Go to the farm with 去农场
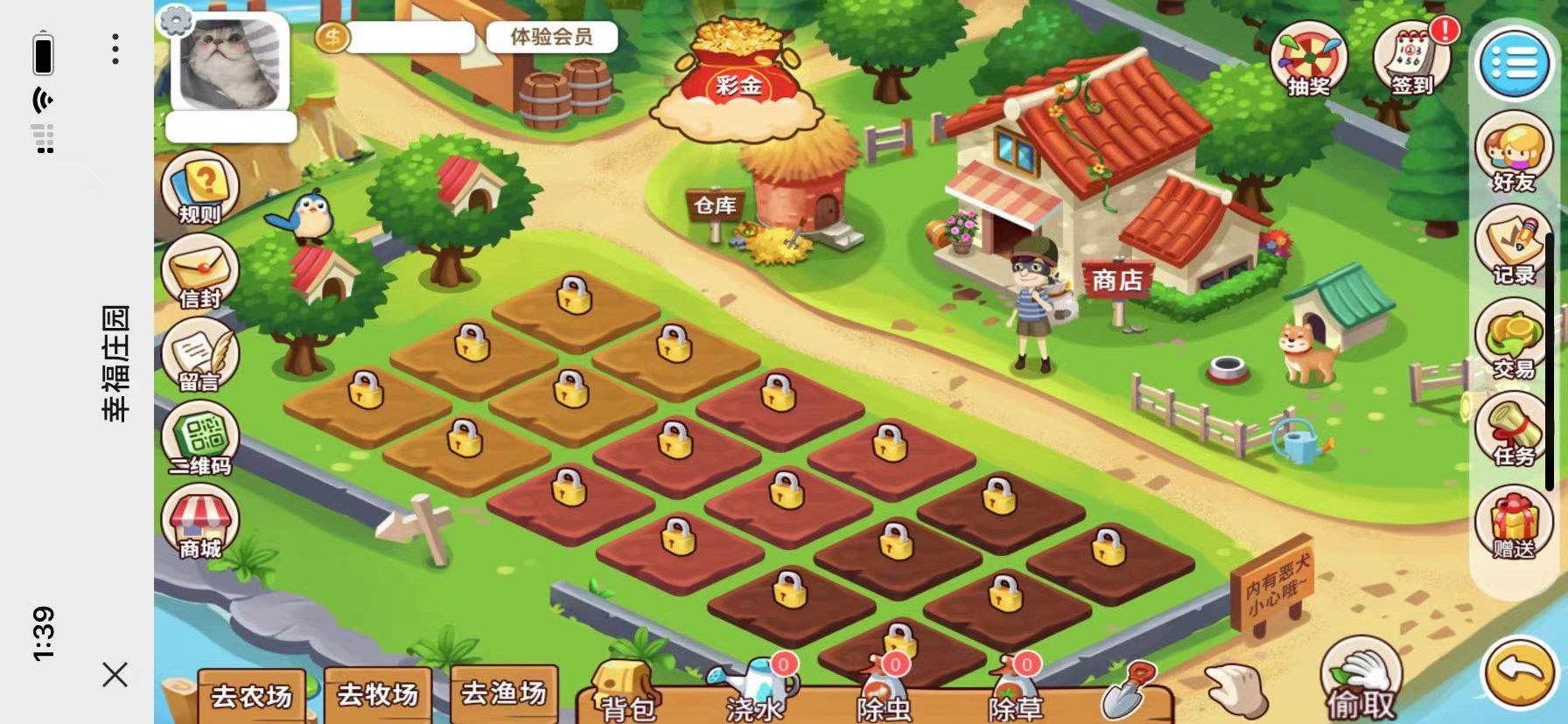This screenshot has width=1568, height=724. 252,695
